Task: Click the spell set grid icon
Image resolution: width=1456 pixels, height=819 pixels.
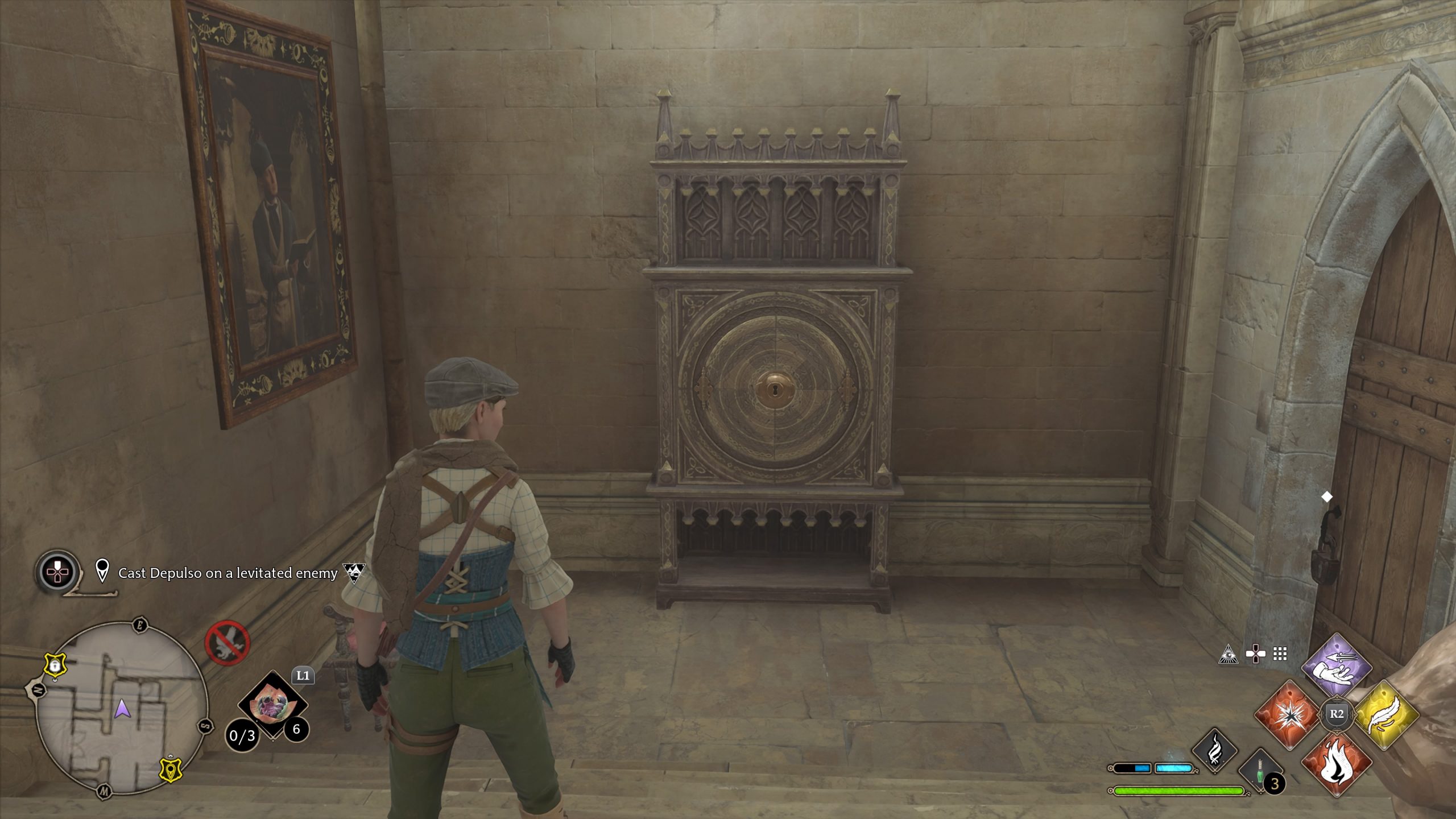Action: [1280, 654]
